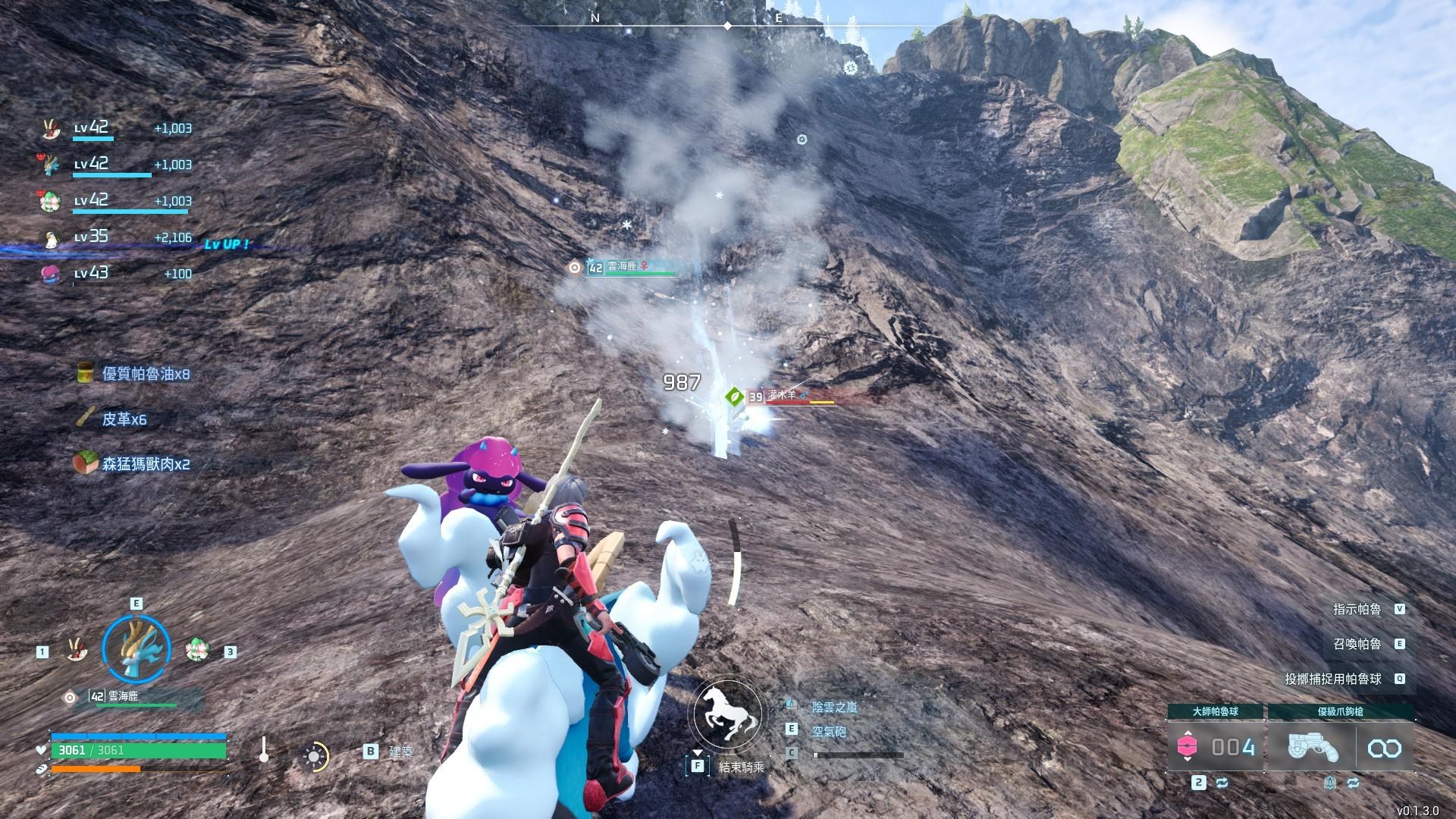Click the day-night clock icon

(314, 756)
